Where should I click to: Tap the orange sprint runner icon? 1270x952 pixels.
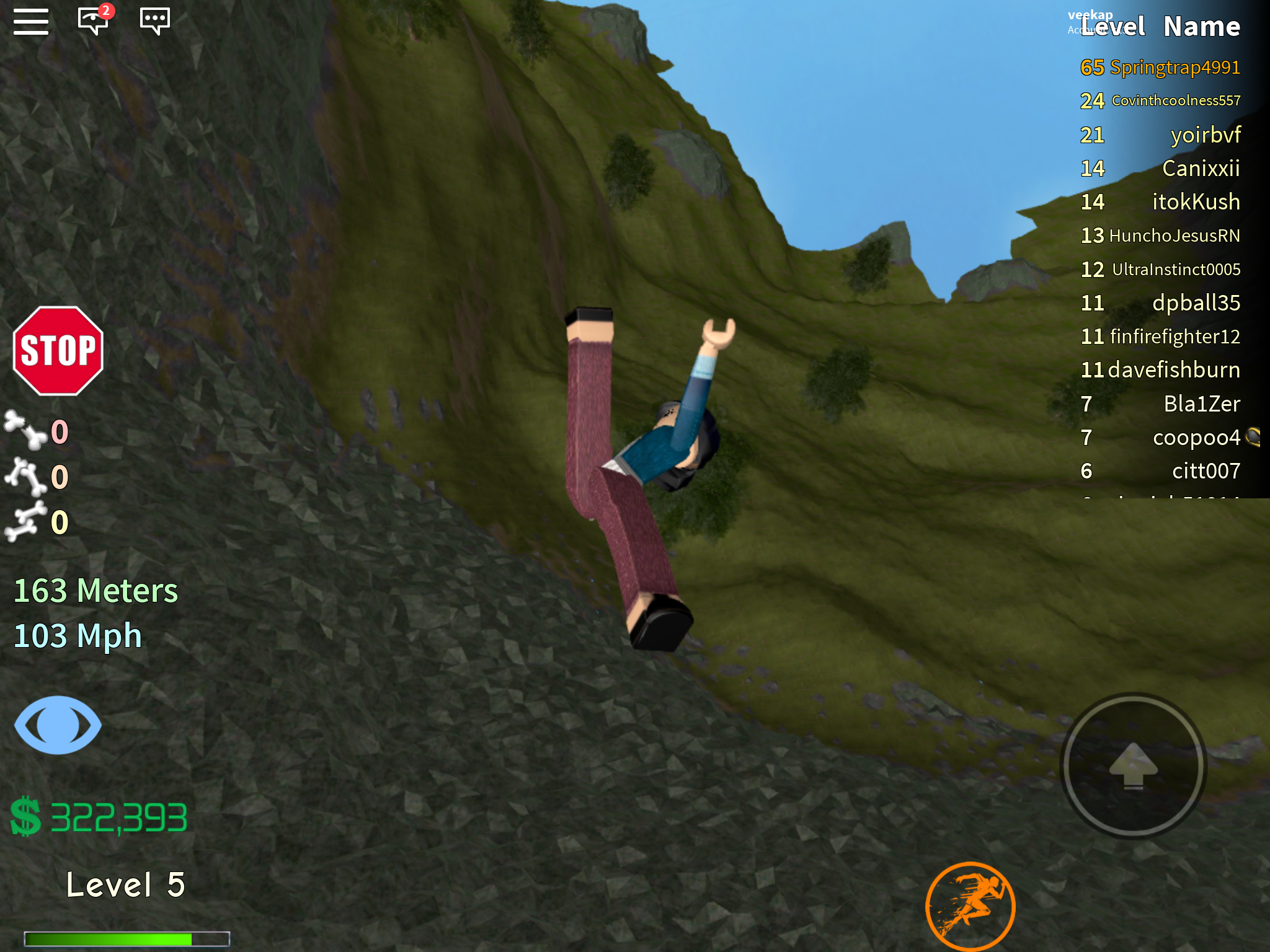971,906
